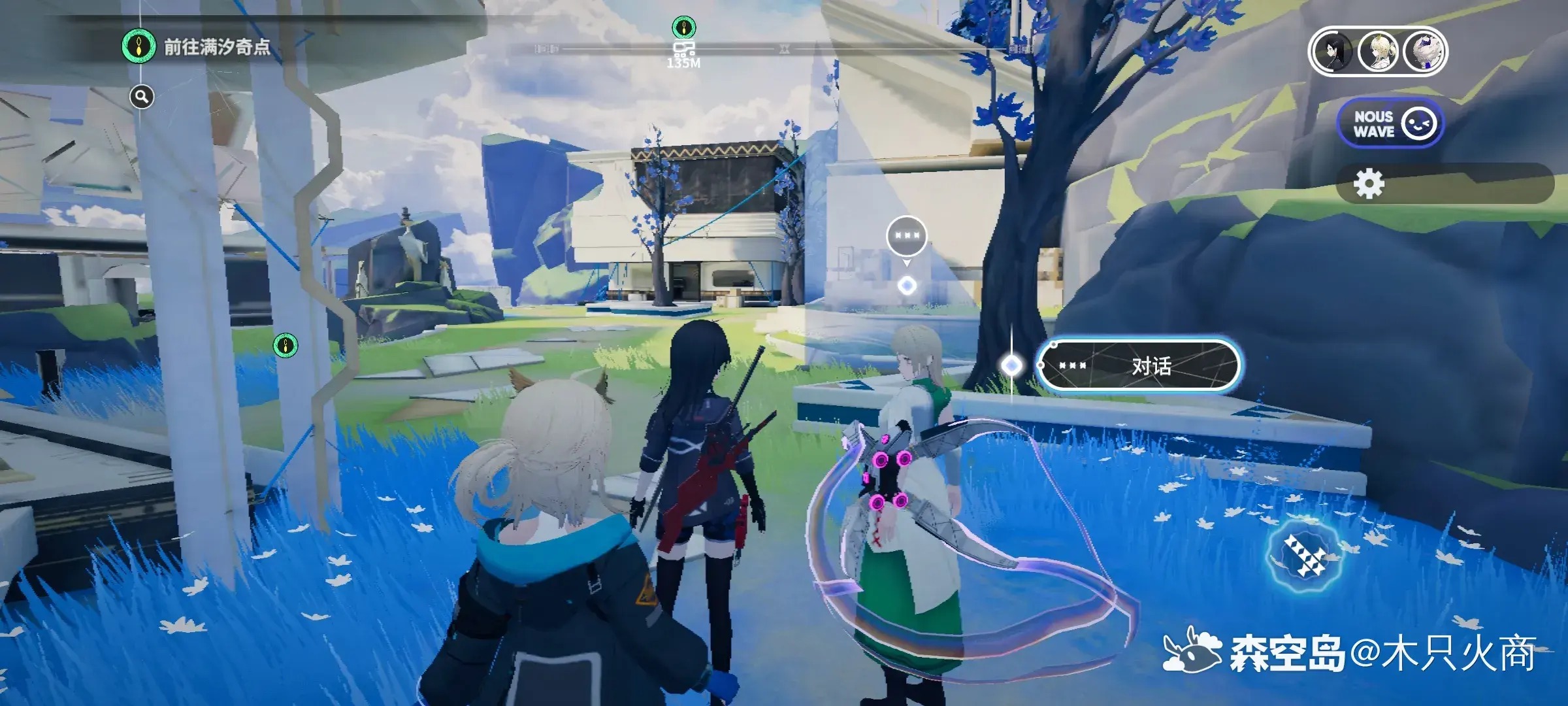Select the black-haired party member portrait
1568x706 pixels.
point(1332,52)
